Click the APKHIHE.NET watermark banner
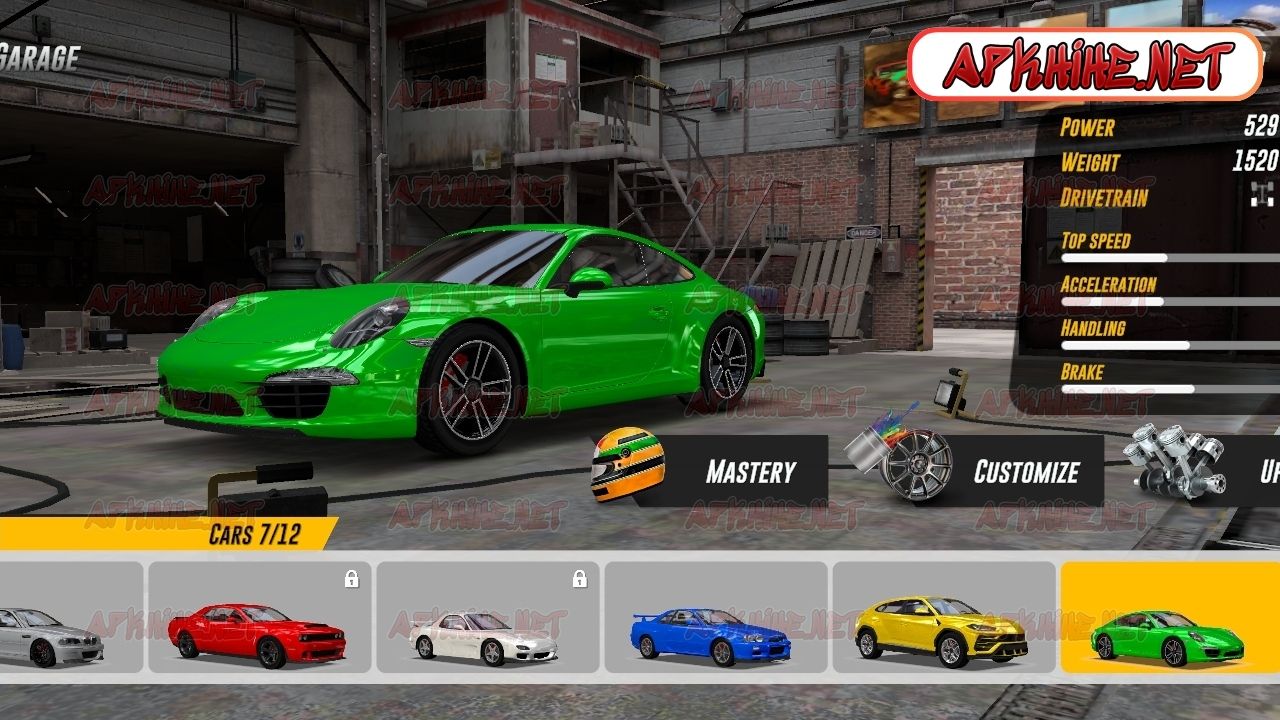This screenshot has height=720, width=1280. point(1086,64)
